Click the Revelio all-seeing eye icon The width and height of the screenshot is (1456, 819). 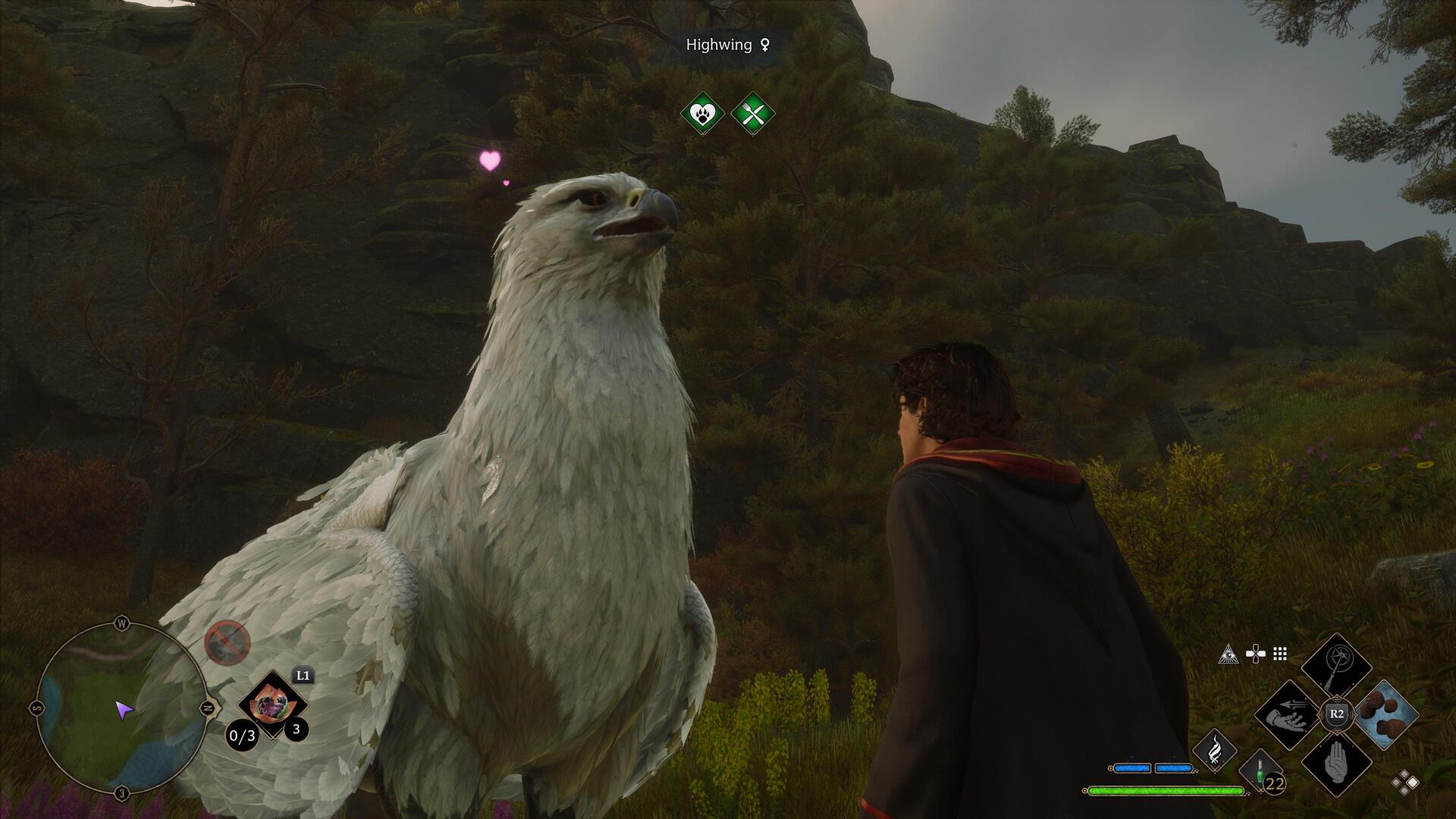[x=1228, y=654]
